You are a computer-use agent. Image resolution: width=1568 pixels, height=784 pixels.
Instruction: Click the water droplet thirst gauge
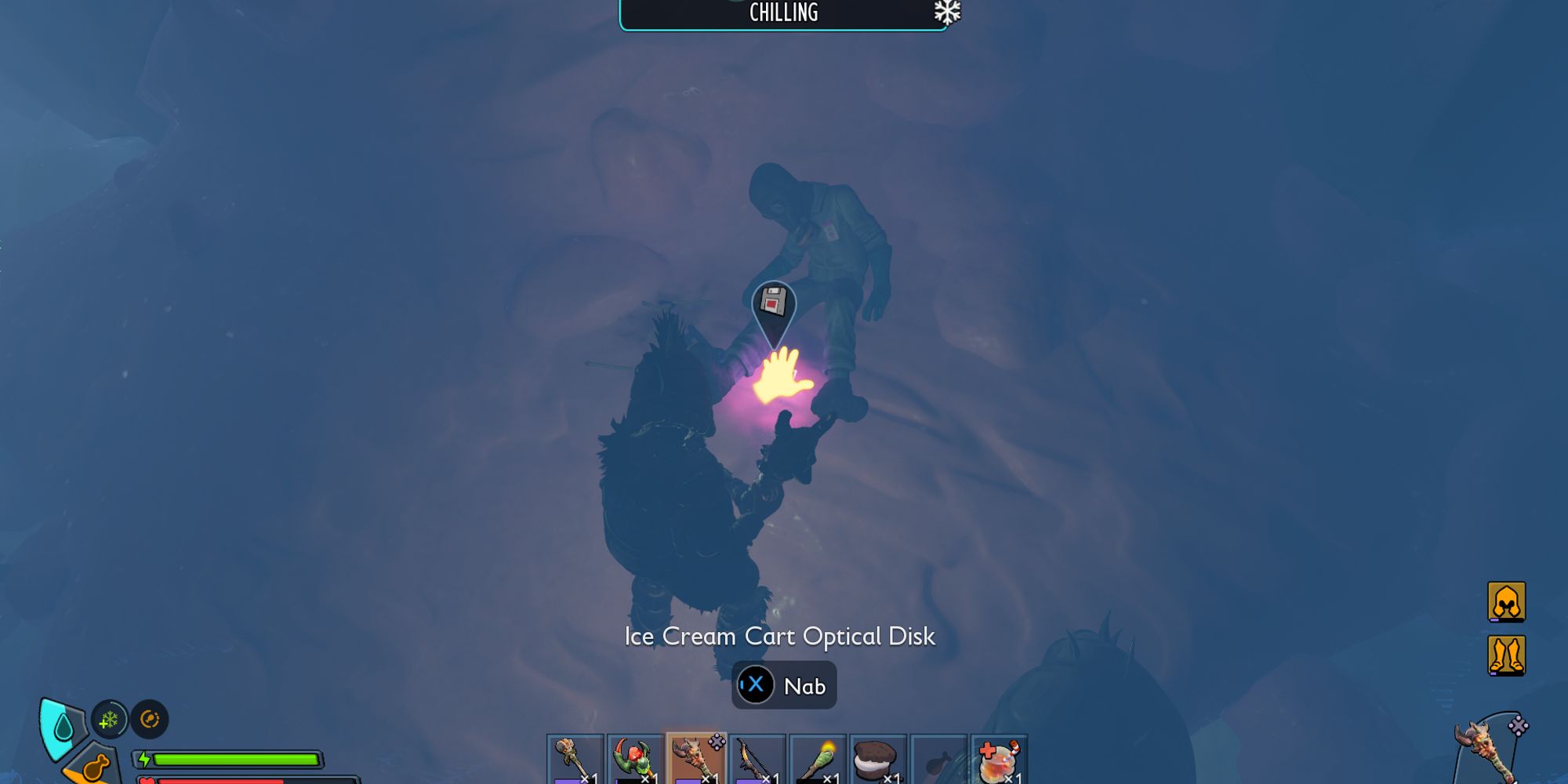[x=63, y=728]
